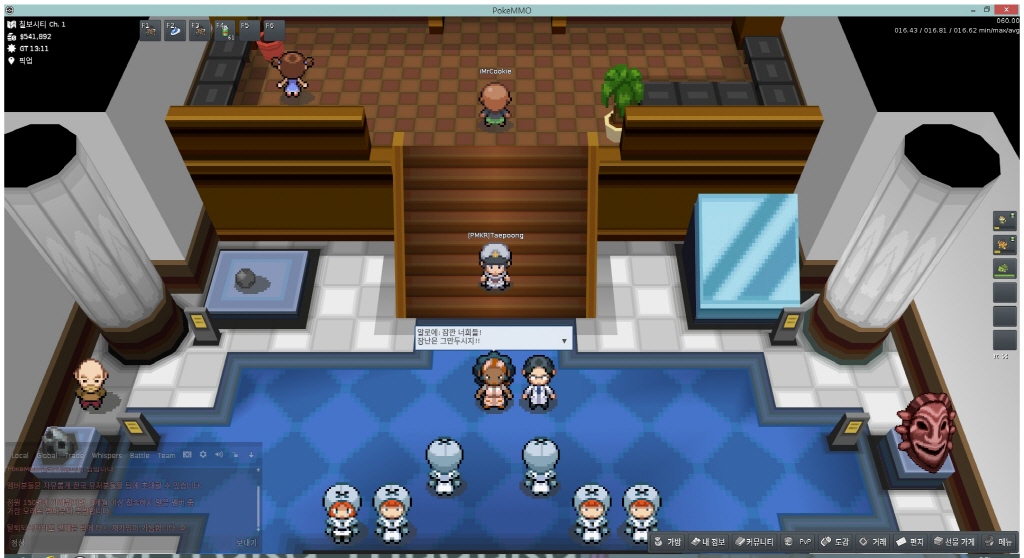Switch to the Team chat tab

click(166, 456)
